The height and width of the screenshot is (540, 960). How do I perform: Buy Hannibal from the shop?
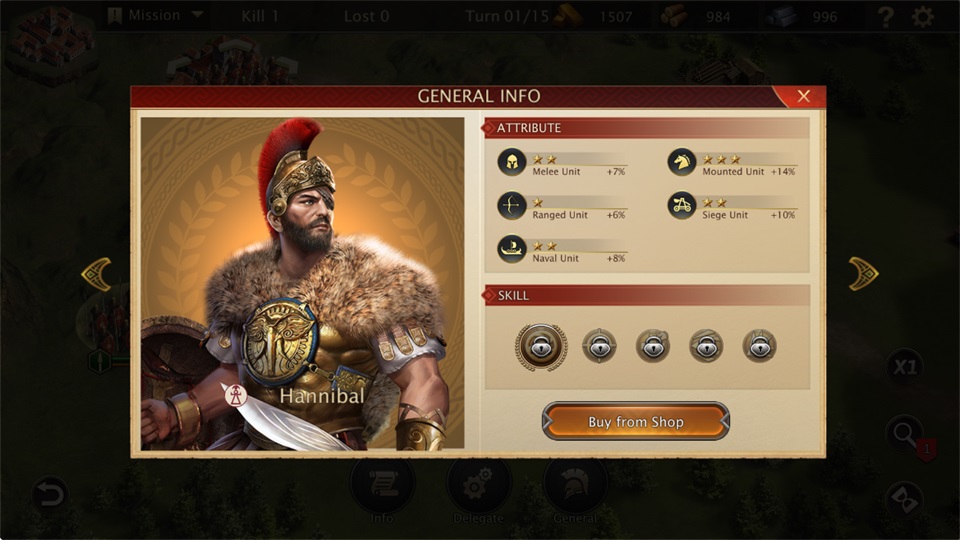pyautogui.click(x=636, y=422)
